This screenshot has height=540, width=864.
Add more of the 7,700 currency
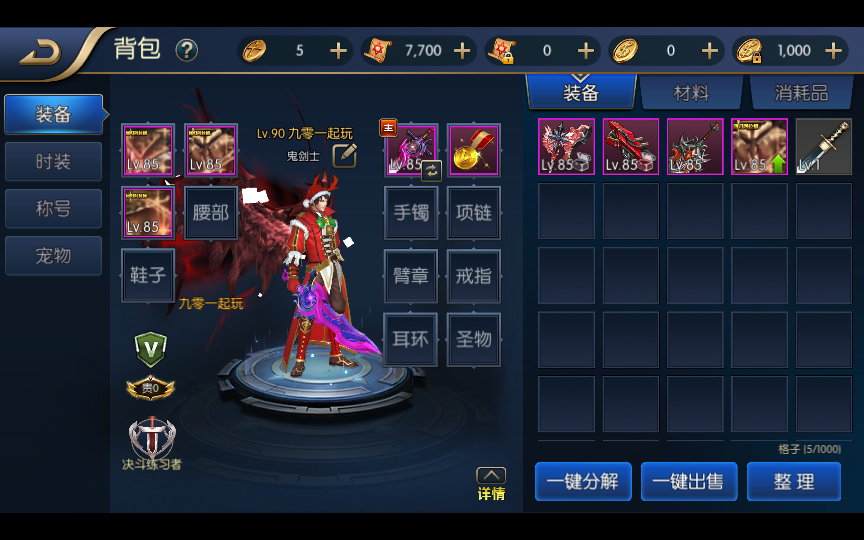pyautogui.click(x=462, y=50)
